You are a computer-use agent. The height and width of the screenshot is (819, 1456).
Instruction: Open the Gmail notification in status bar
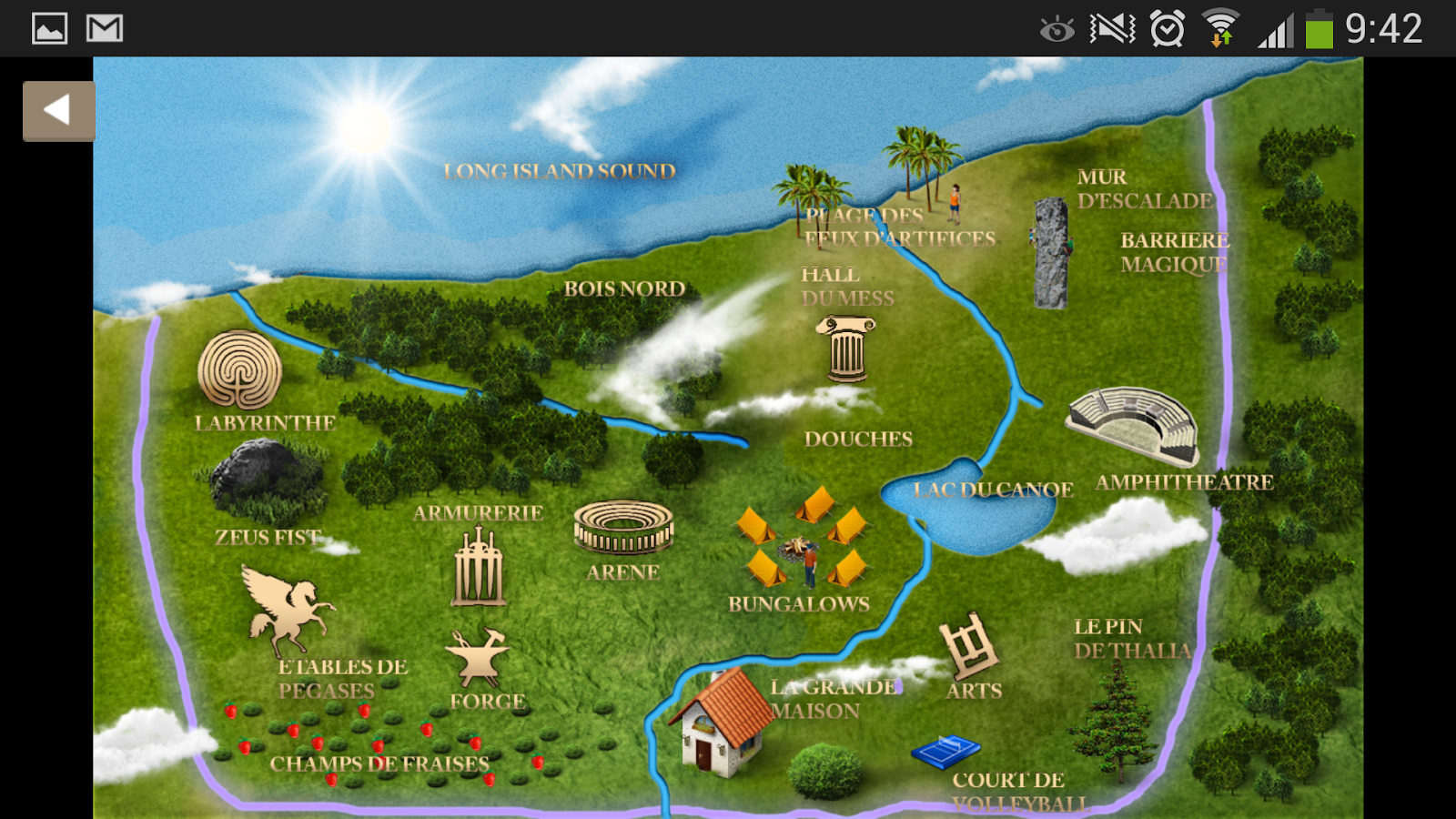(105, 28)
